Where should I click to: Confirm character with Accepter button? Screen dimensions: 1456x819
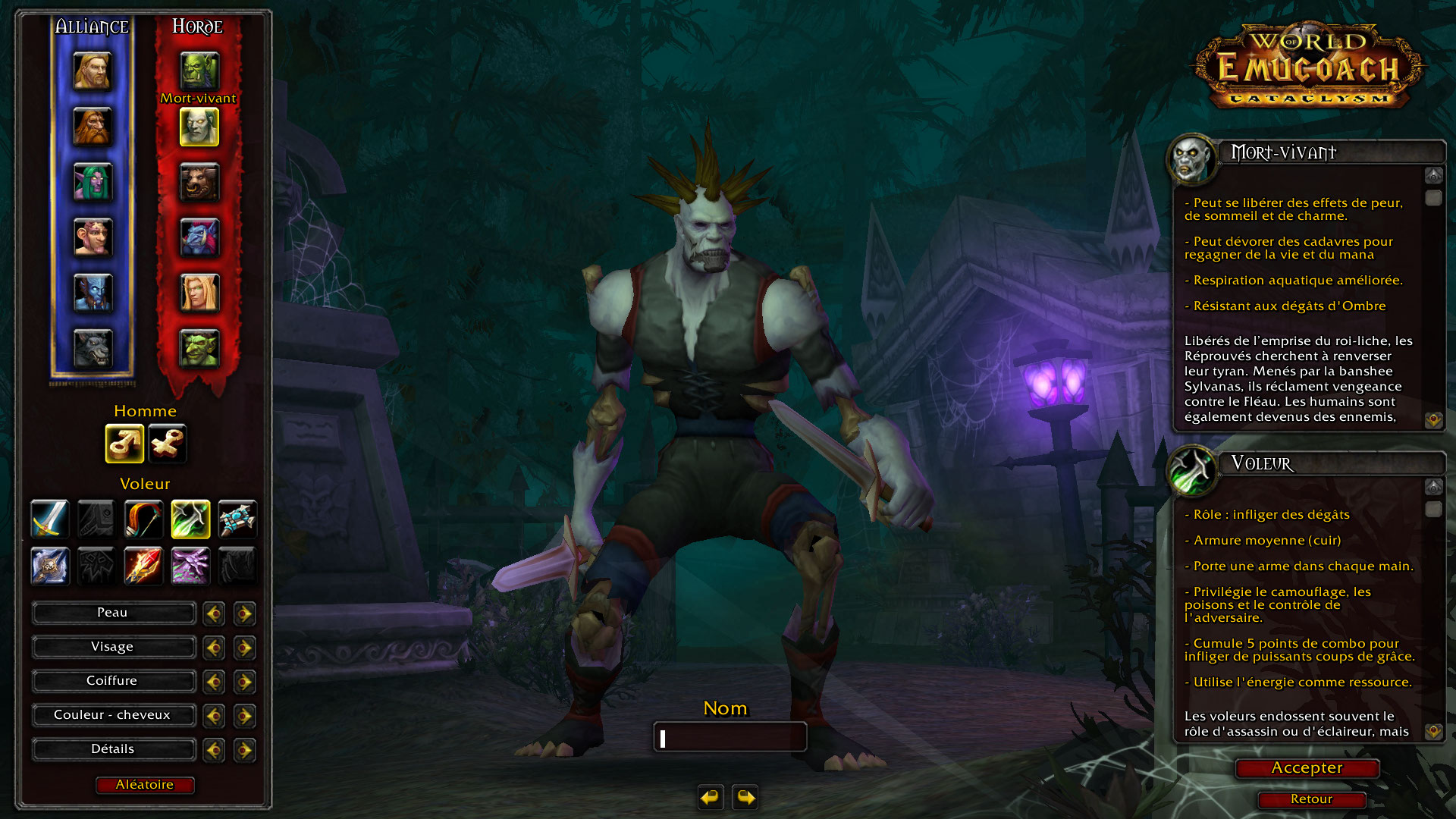click(1307, 768)
